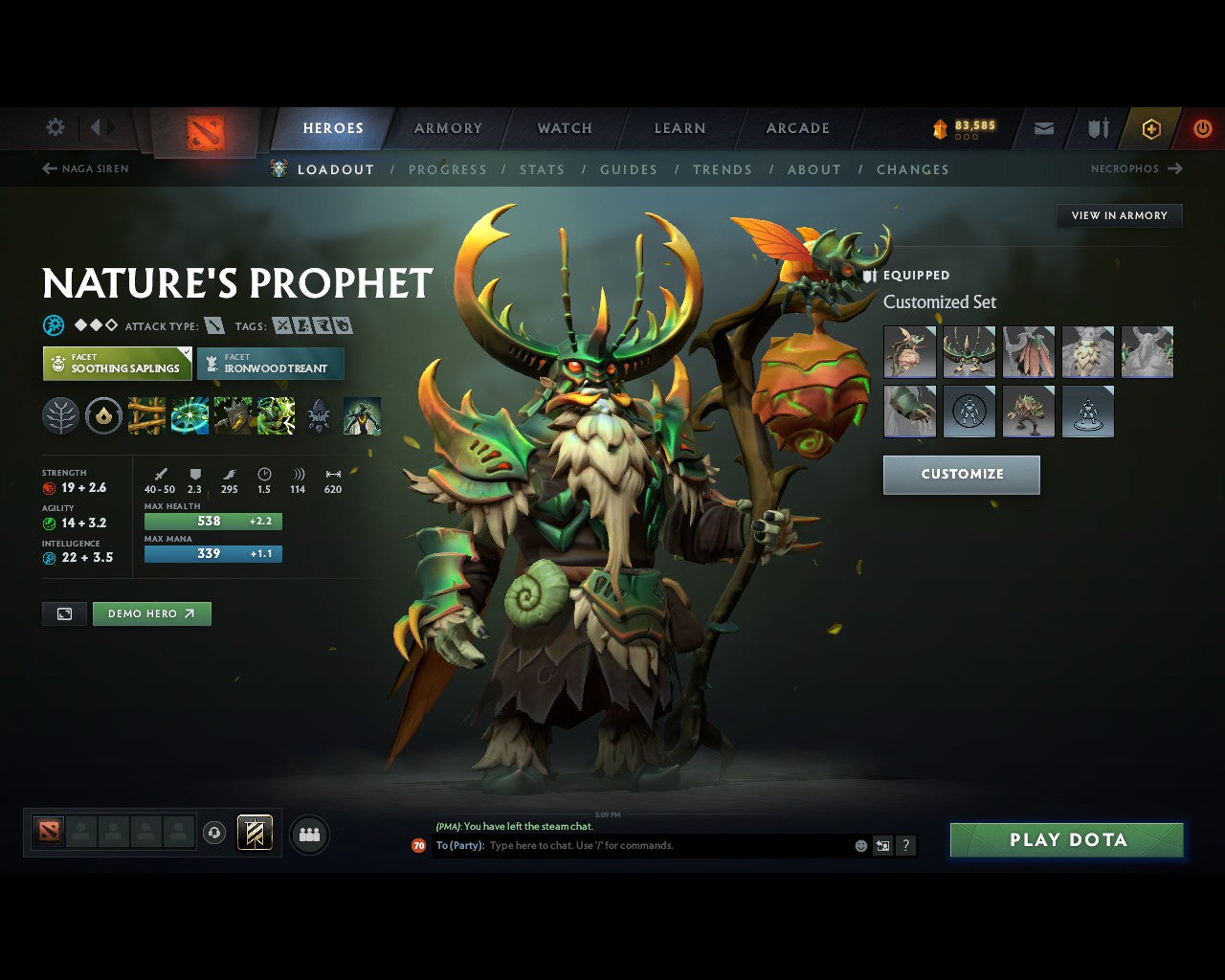Image resolution: width=1225 pixels, height=980 pixels.
Task: Click the Max Health bar
Action: click(x=212, y=521)
